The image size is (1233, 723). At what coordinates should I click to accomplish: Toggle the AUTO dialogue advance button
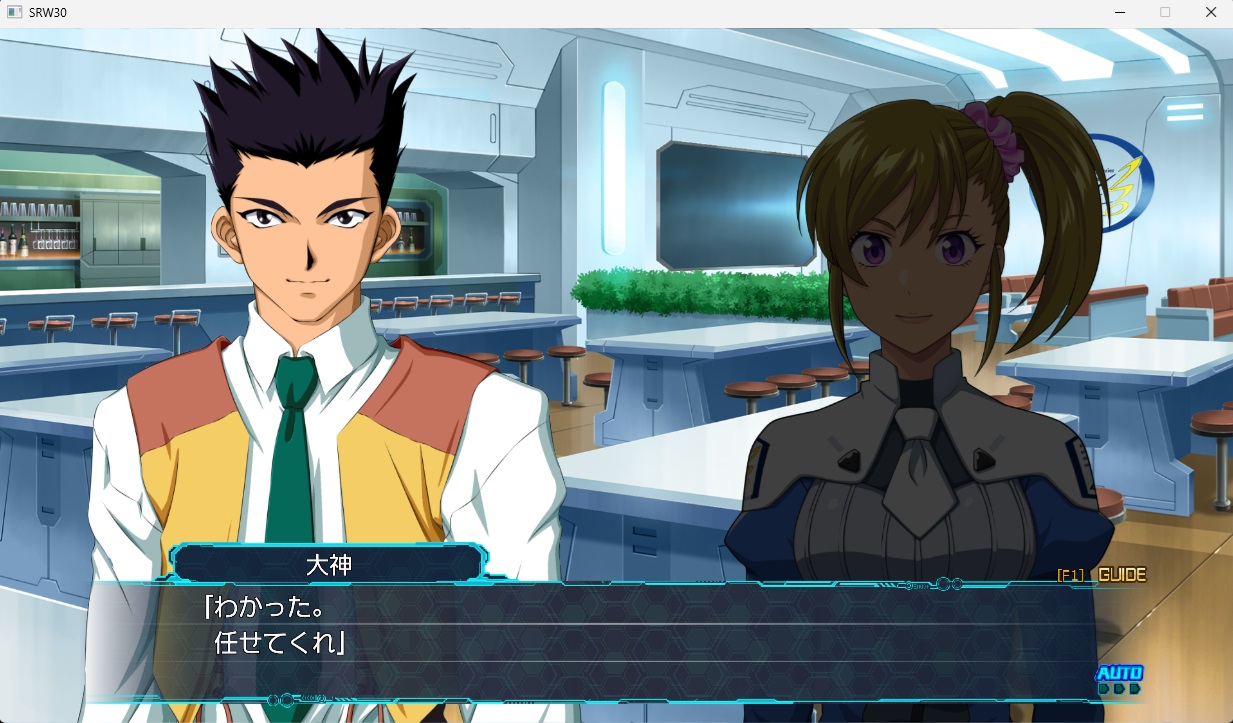(1119, 675)
